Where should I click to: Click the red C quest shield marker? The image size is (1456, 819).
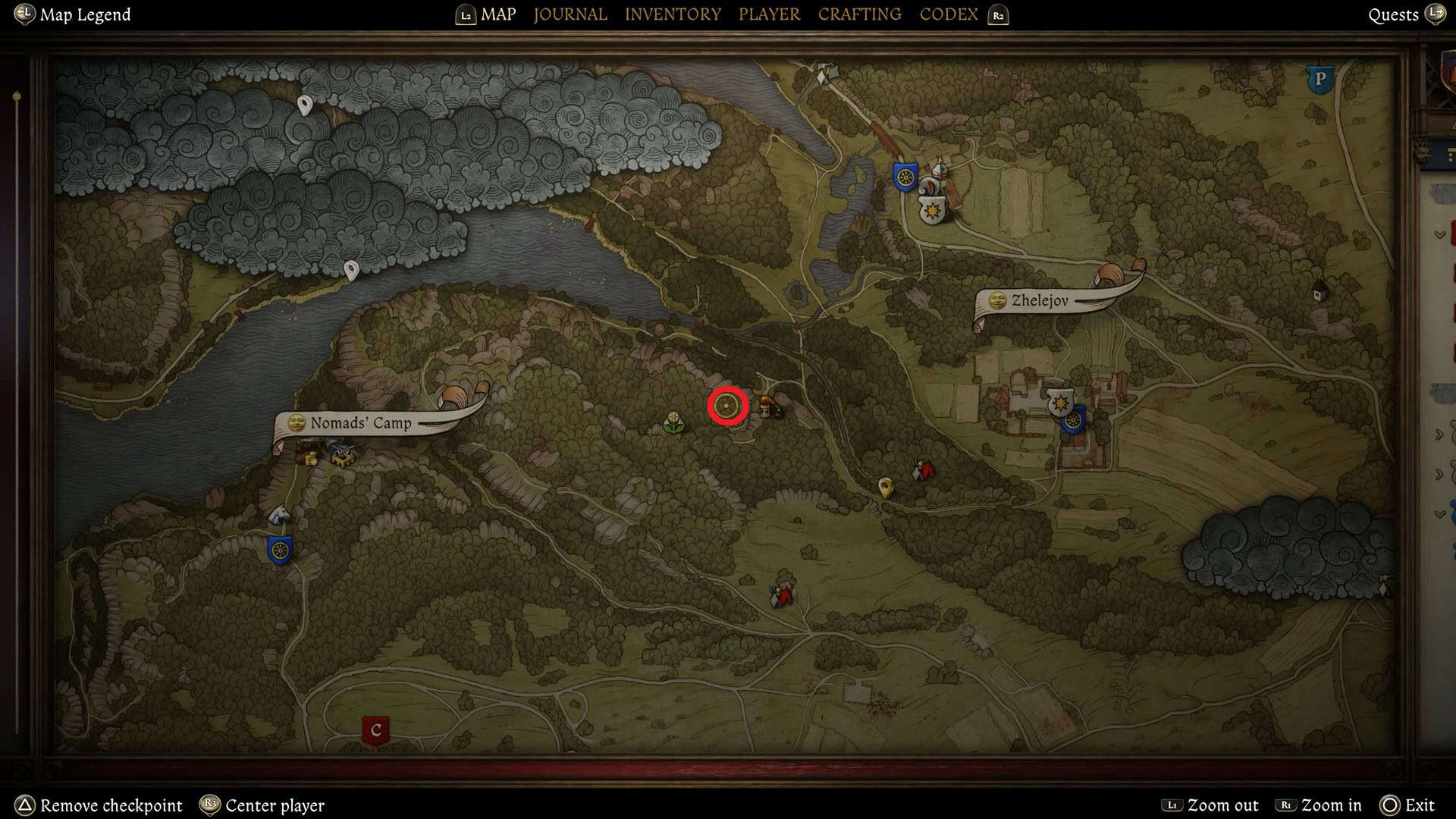[375, 730]
